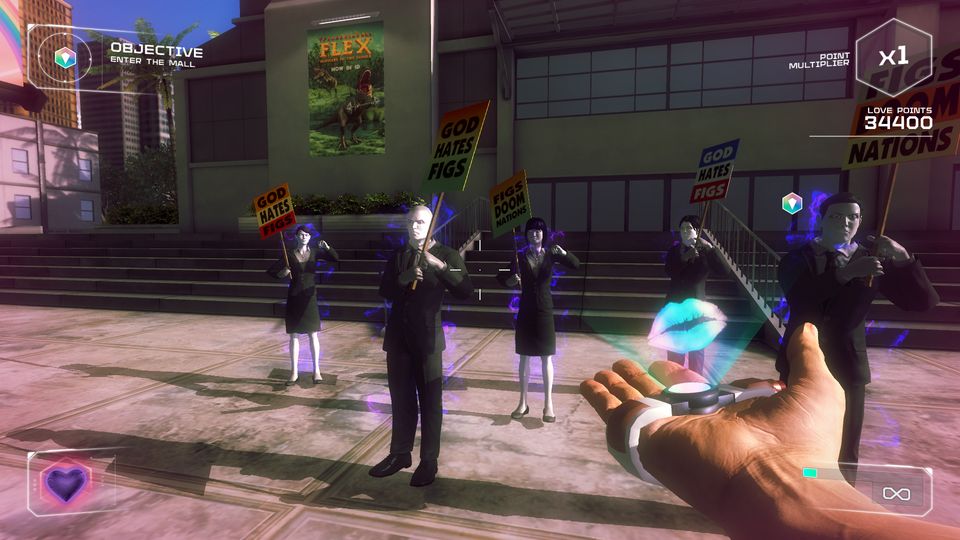The image size is (960, 540).
Task: Click the objective cube icon
Action: click(66, 59)
